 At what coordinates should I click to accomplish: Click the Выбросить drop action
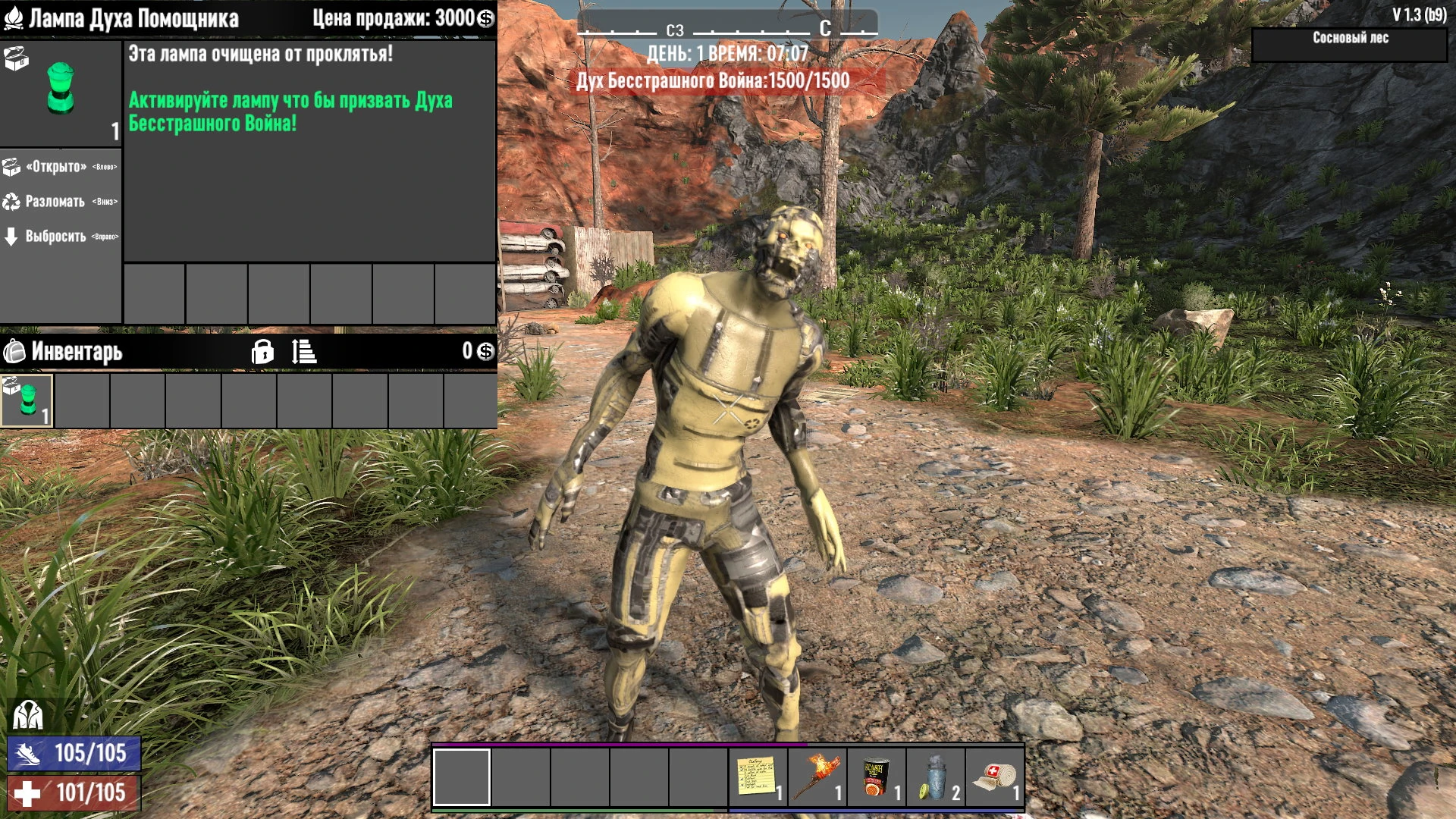(55, 237)
